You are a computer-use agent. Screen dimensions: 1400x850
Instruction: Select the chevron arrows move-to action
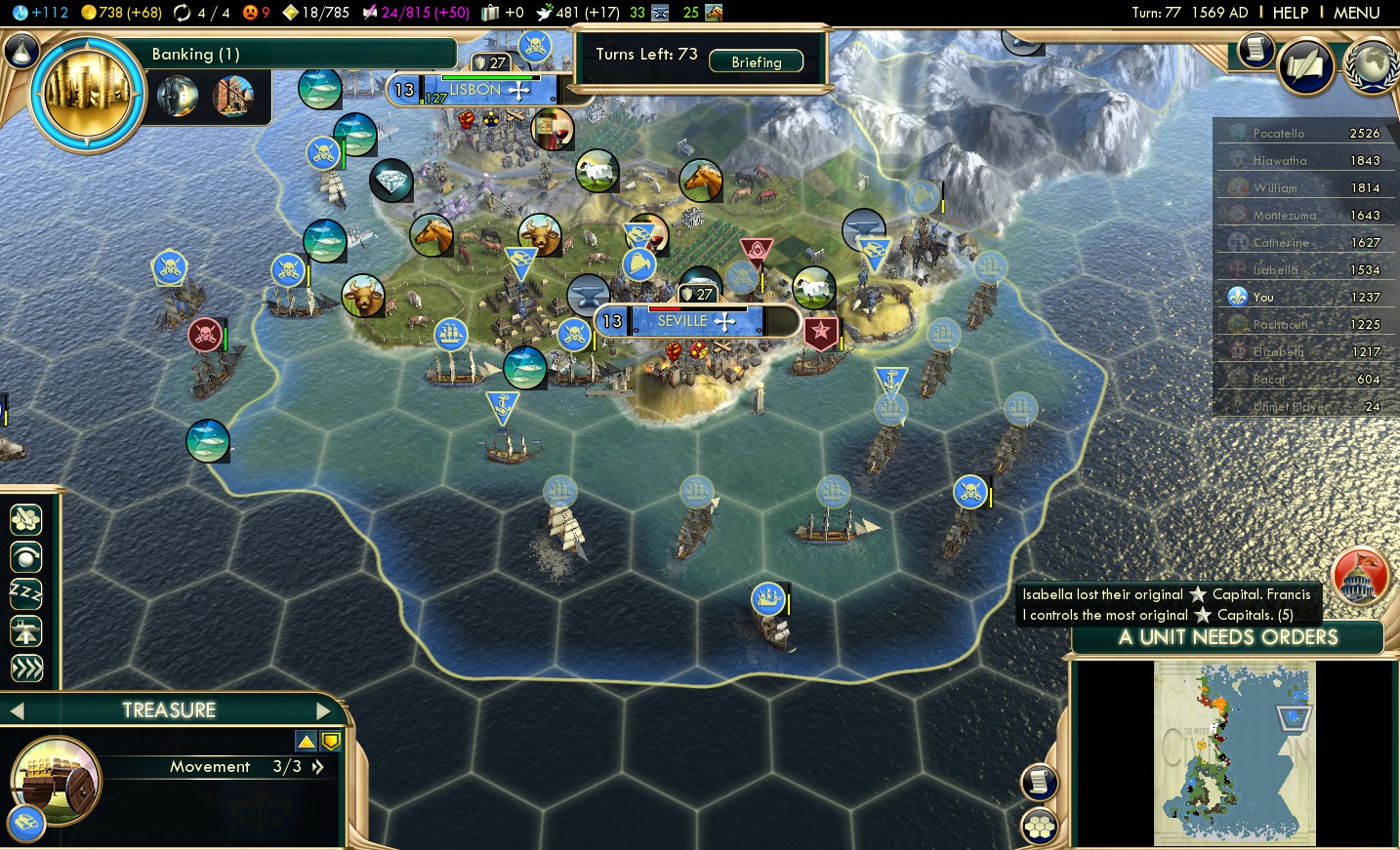(26, 668)
